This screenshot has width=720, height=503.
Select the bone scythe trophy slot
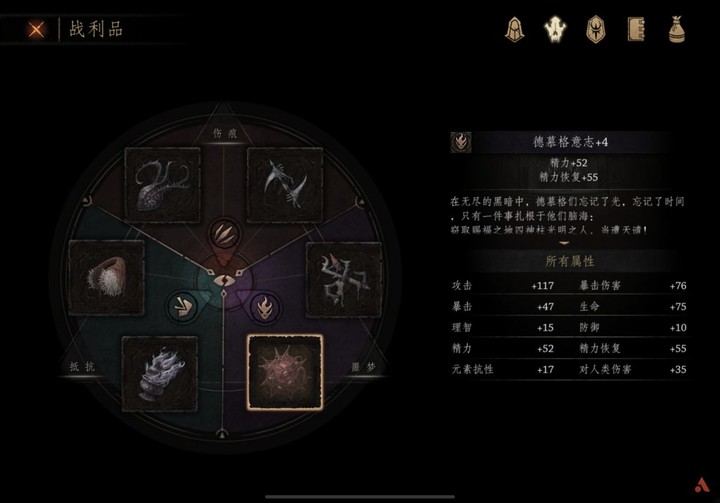click(x=285, y=185)
